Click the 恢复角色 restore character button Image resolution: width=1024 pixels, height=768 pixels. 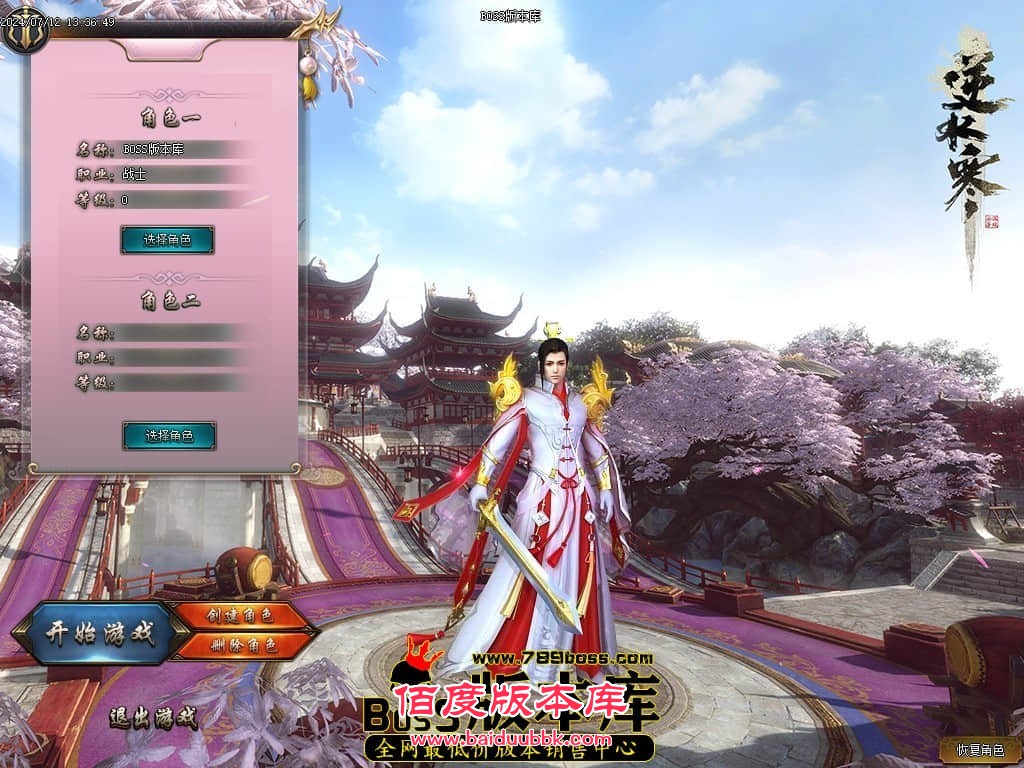click(x=979, y=749)
